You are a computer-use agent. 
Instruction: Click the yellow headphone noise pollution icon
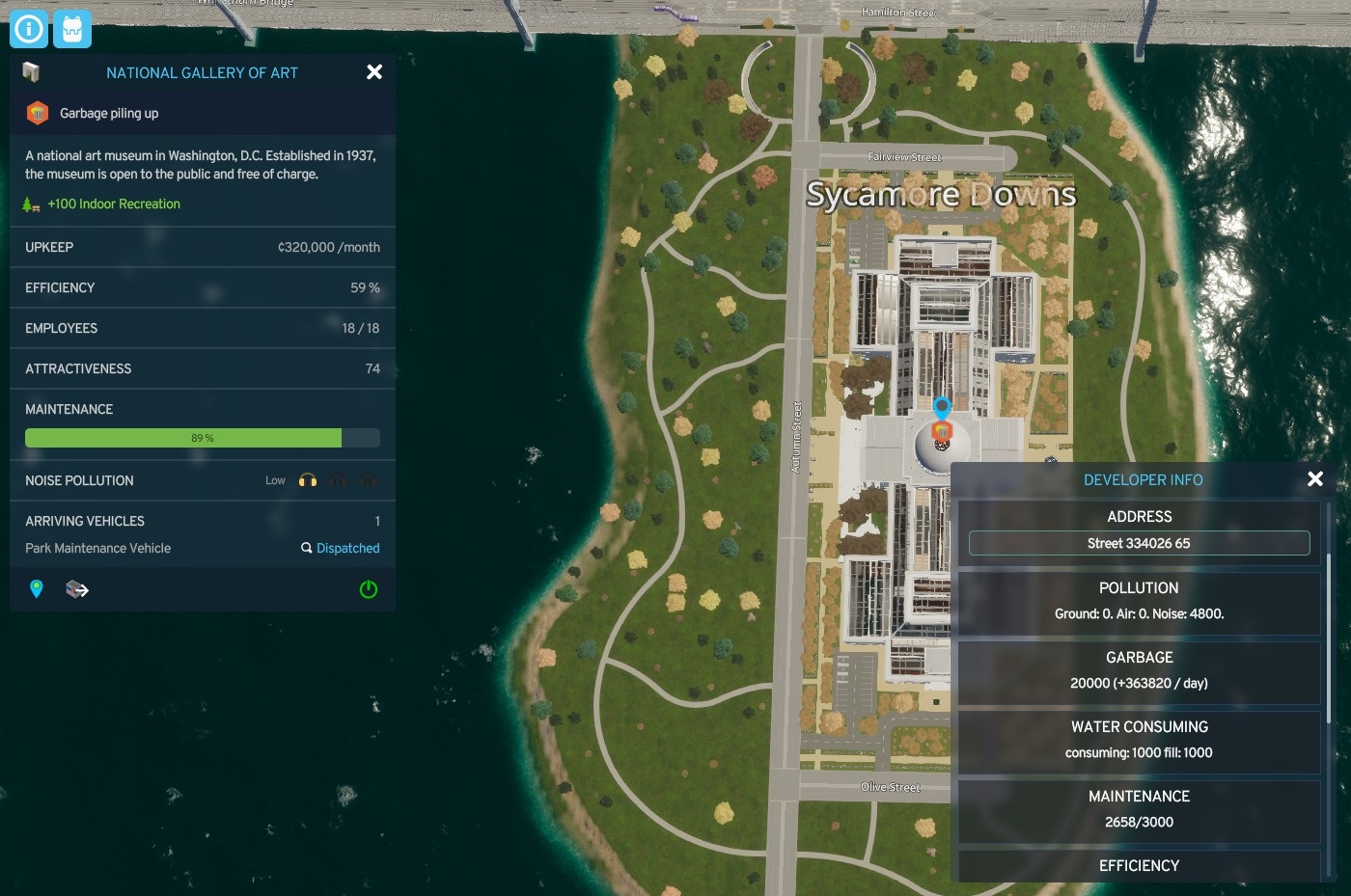coord(307,479)
